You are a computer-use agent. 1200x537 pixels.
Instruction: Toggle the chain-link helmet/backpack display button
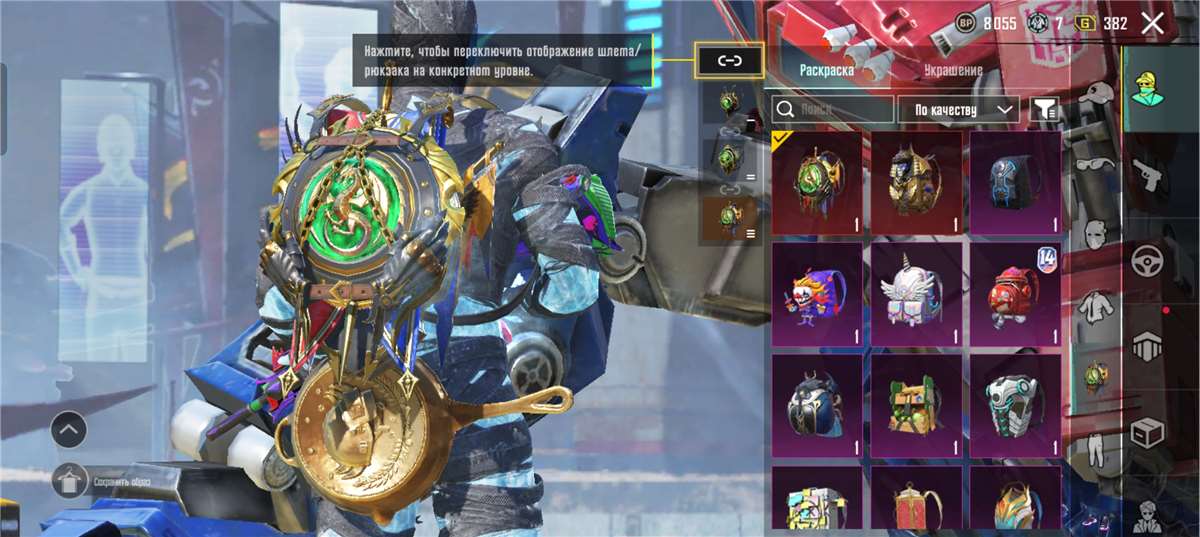coord(729,61)
